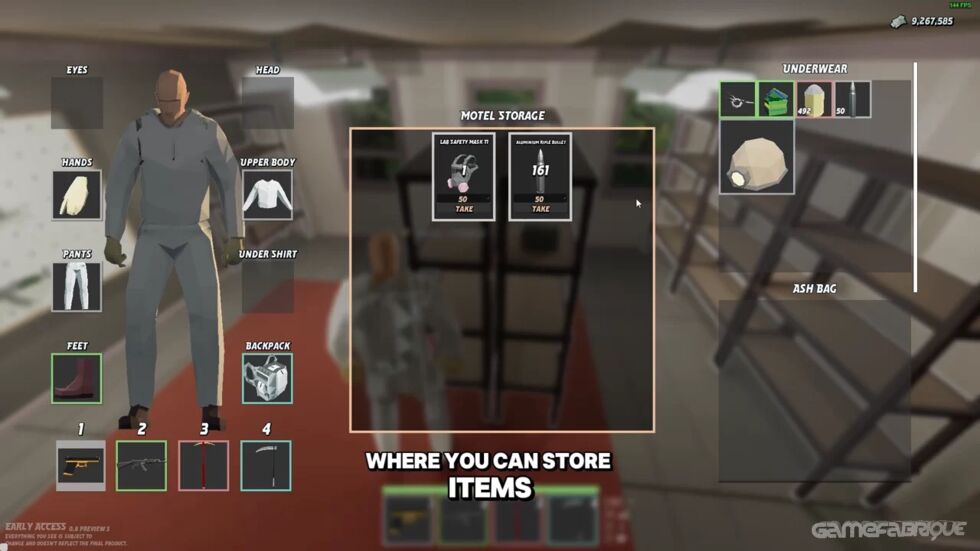
Task: Select the red boots in Feet slot
Action: (x=77, y=378)
